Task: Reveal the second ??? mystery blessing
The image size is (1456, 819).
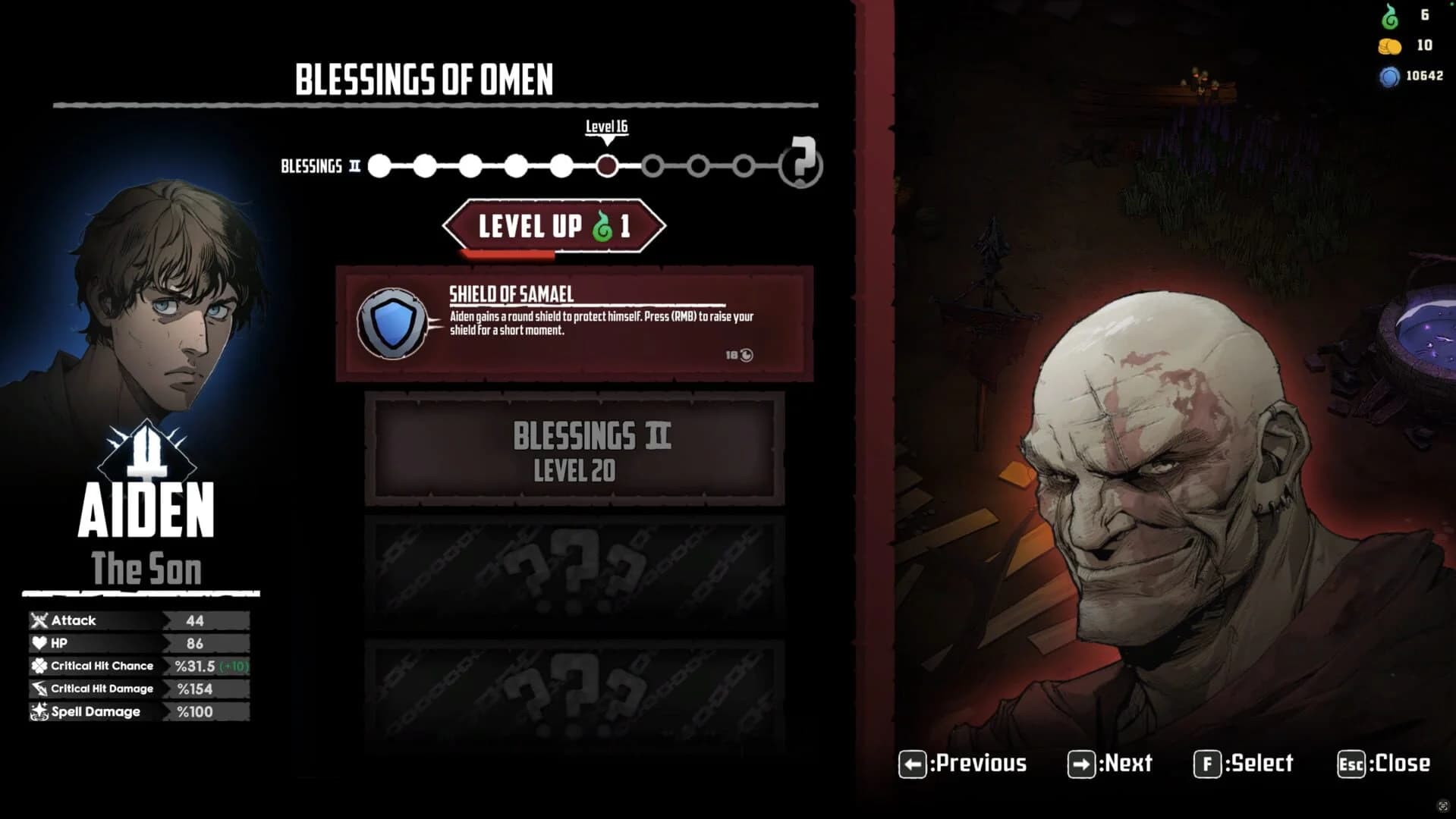Action: [x=574, y=694]
